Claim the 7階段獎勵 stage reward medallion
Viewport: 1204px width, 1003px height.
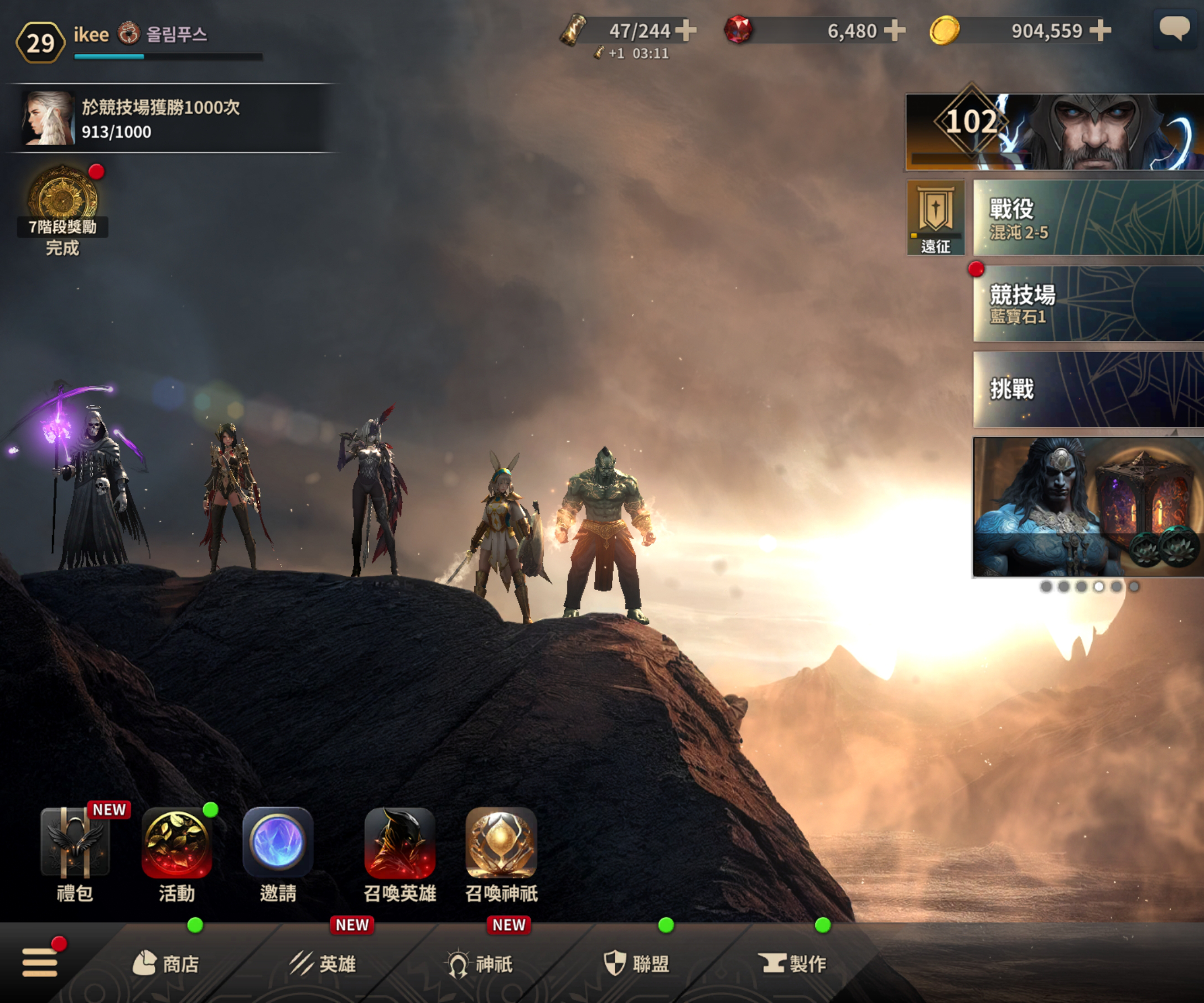coord(63,198)
